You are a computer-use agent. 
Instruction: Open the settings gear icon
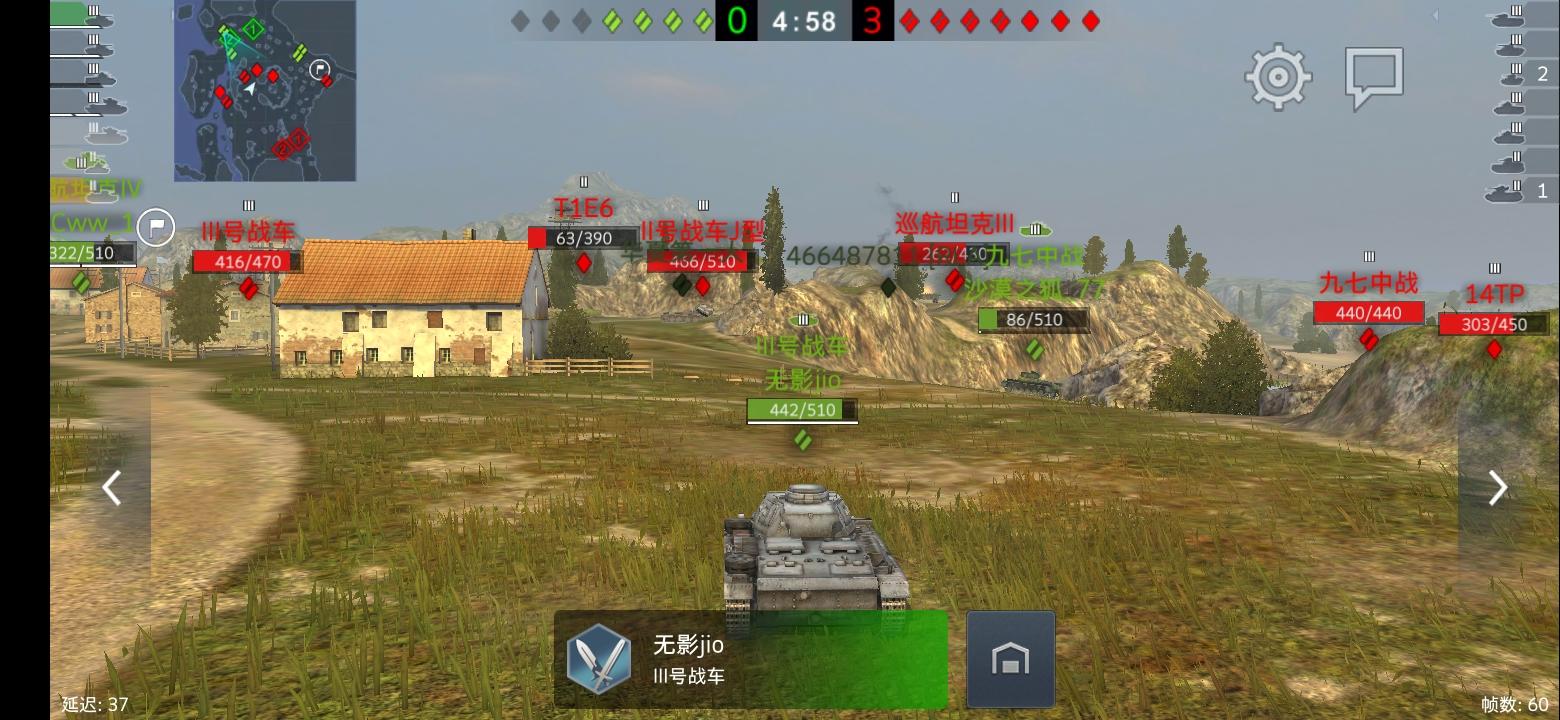pos(1276,75)
